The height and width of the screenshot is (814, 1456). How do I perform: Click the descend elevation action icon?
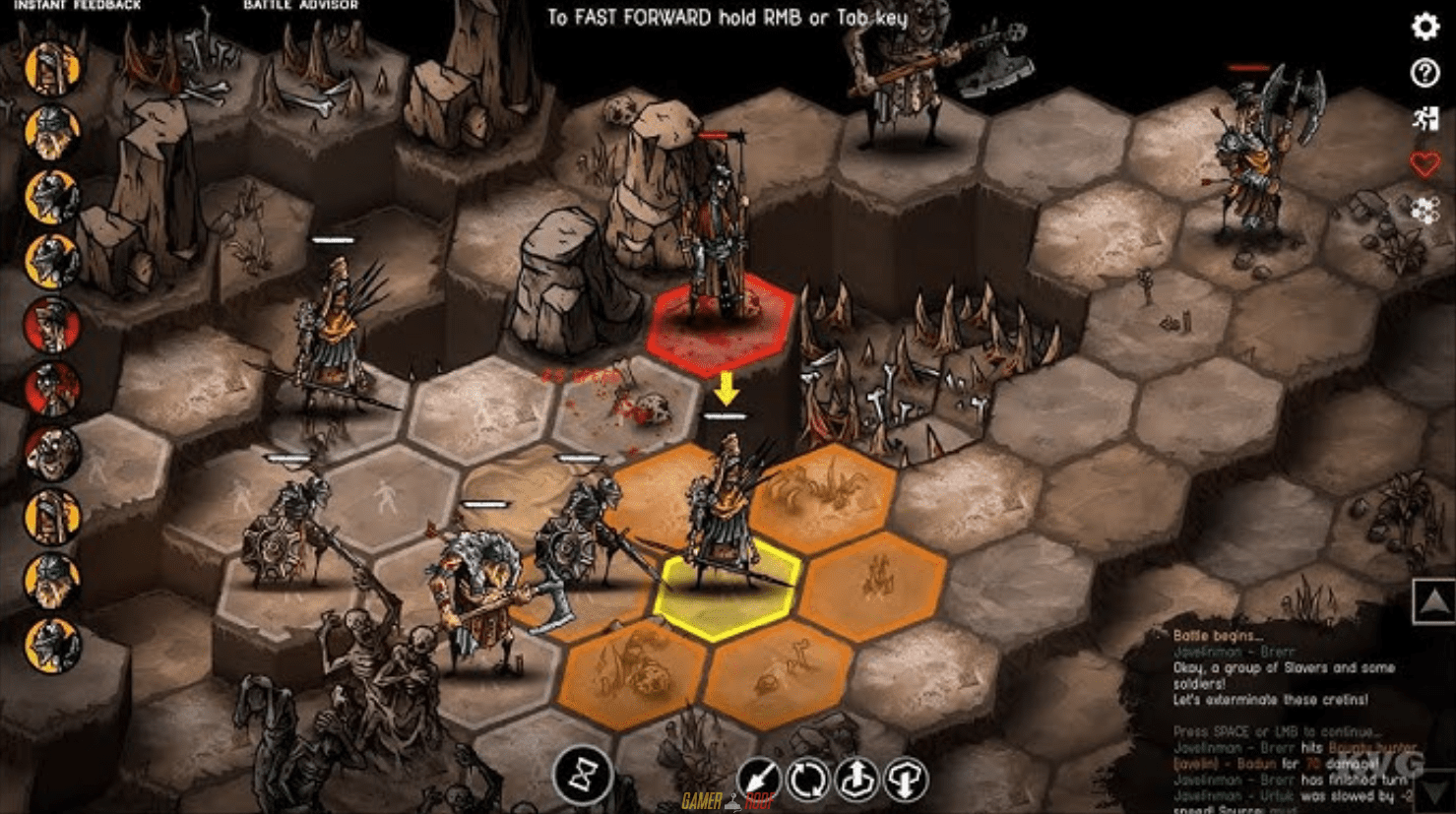pos(906,779)
